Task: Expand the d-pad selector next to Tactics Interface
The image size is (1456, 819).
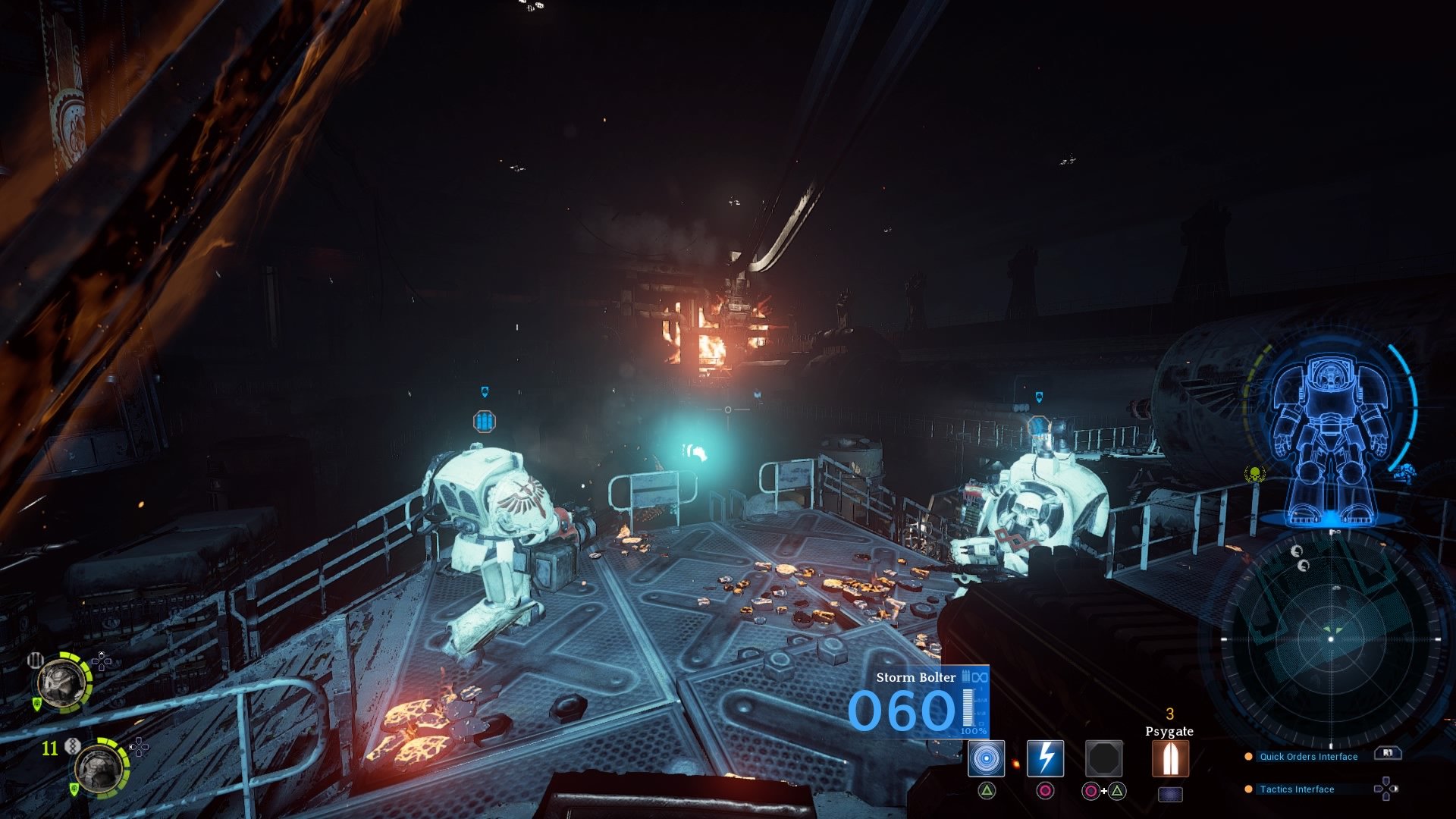Action: [1385, 789]
